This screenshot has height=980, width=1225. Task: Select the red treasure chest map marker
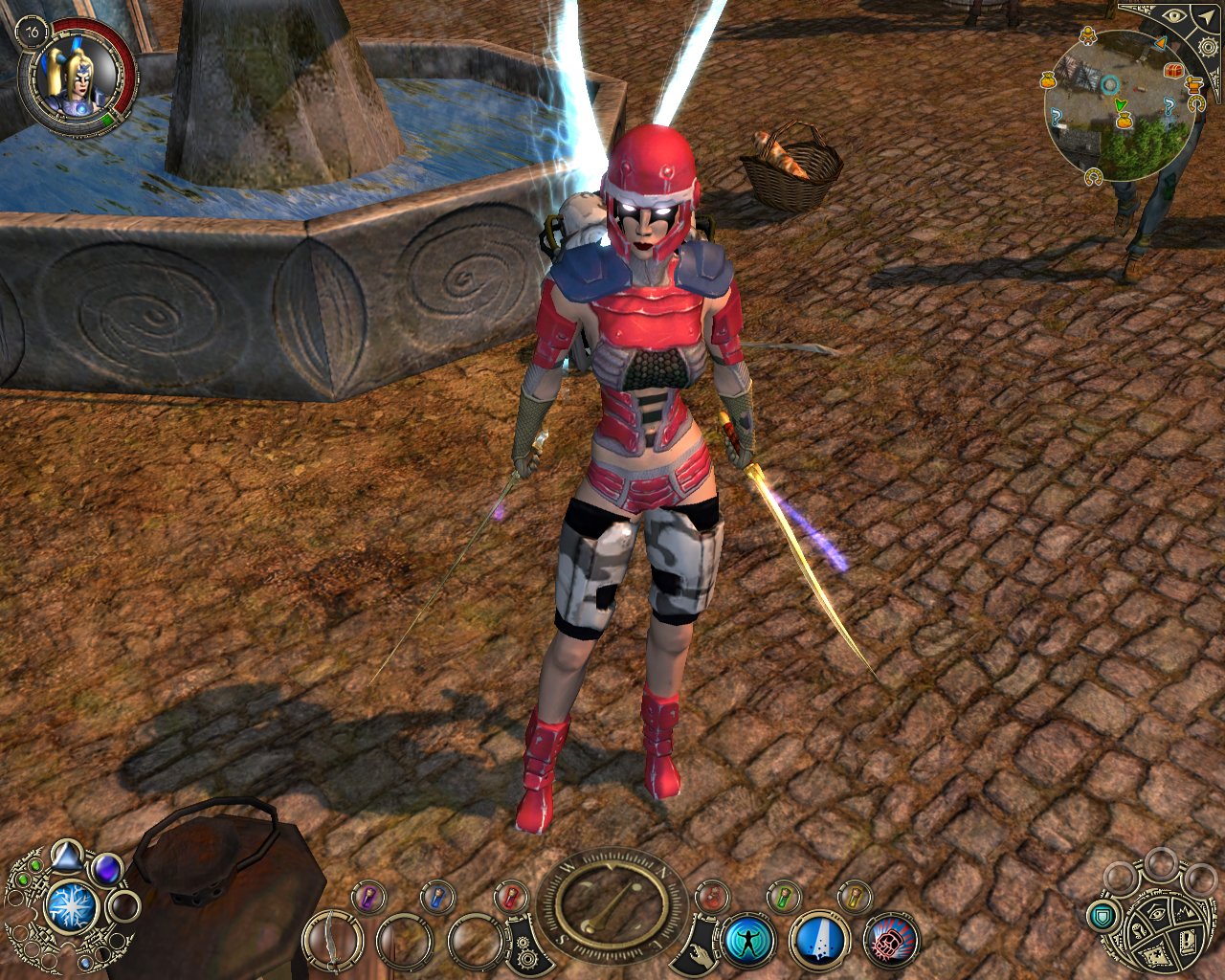pyautogui.click(x=1174, y=73)
